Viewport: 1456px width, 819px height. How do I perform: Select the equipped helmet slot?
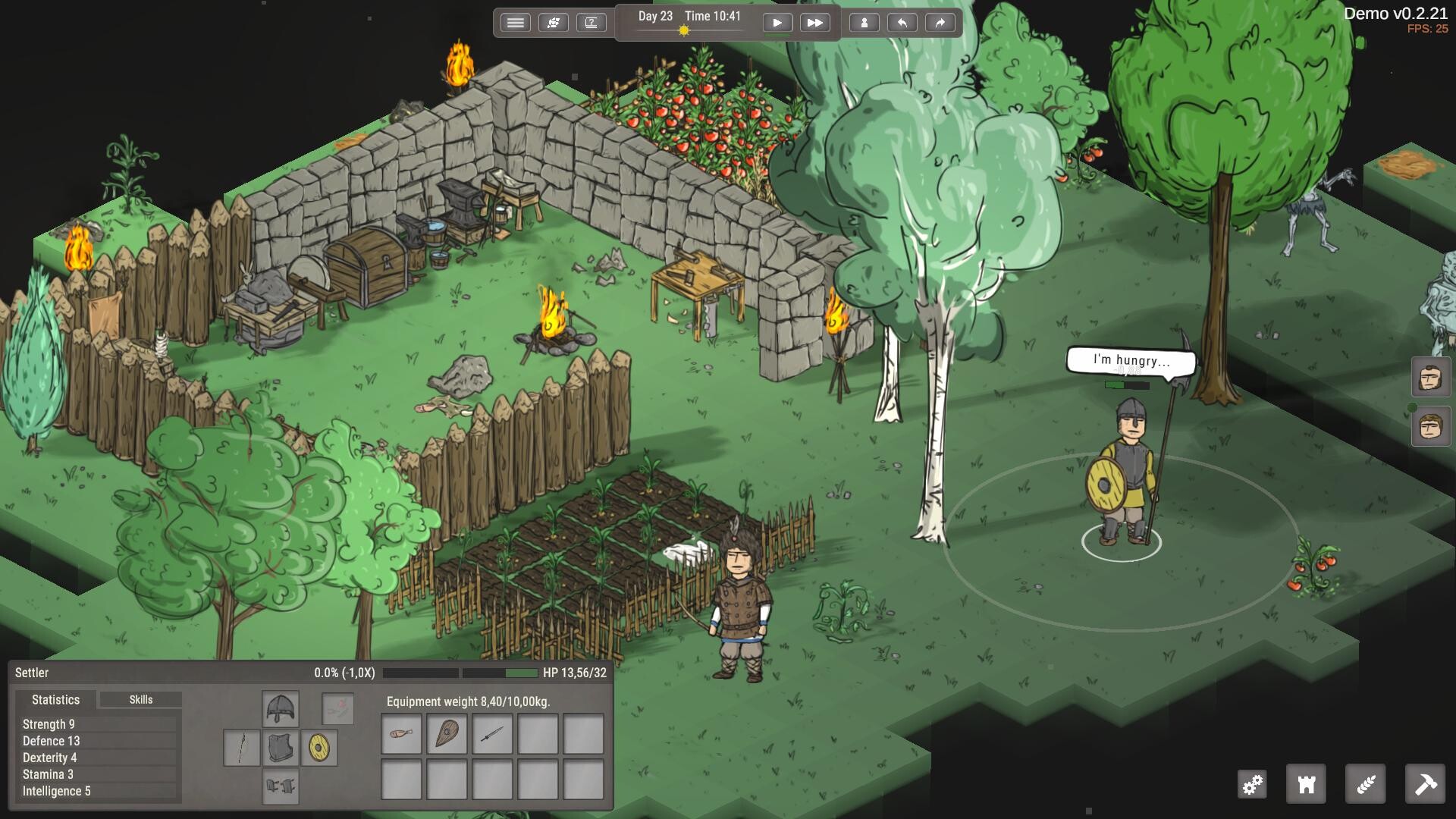pyautogui.click(x=281, y=709)
